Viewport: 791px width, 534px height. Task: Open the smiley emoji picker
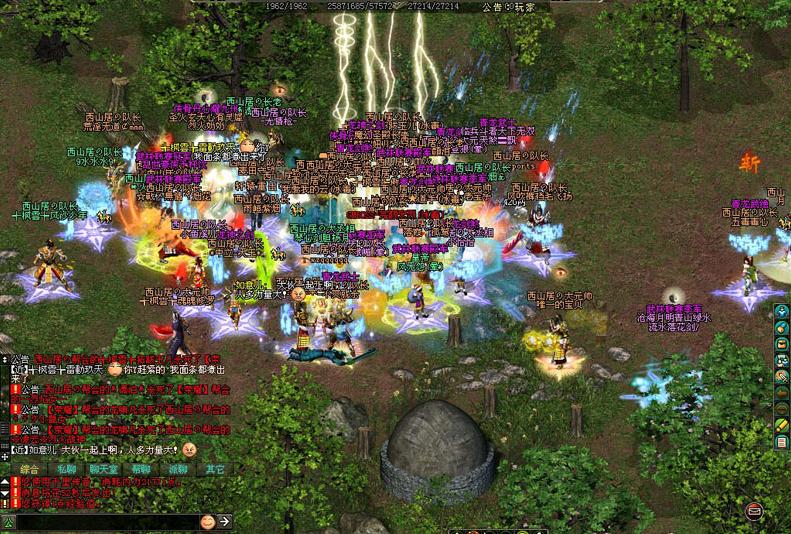click(x=207, y=522)
